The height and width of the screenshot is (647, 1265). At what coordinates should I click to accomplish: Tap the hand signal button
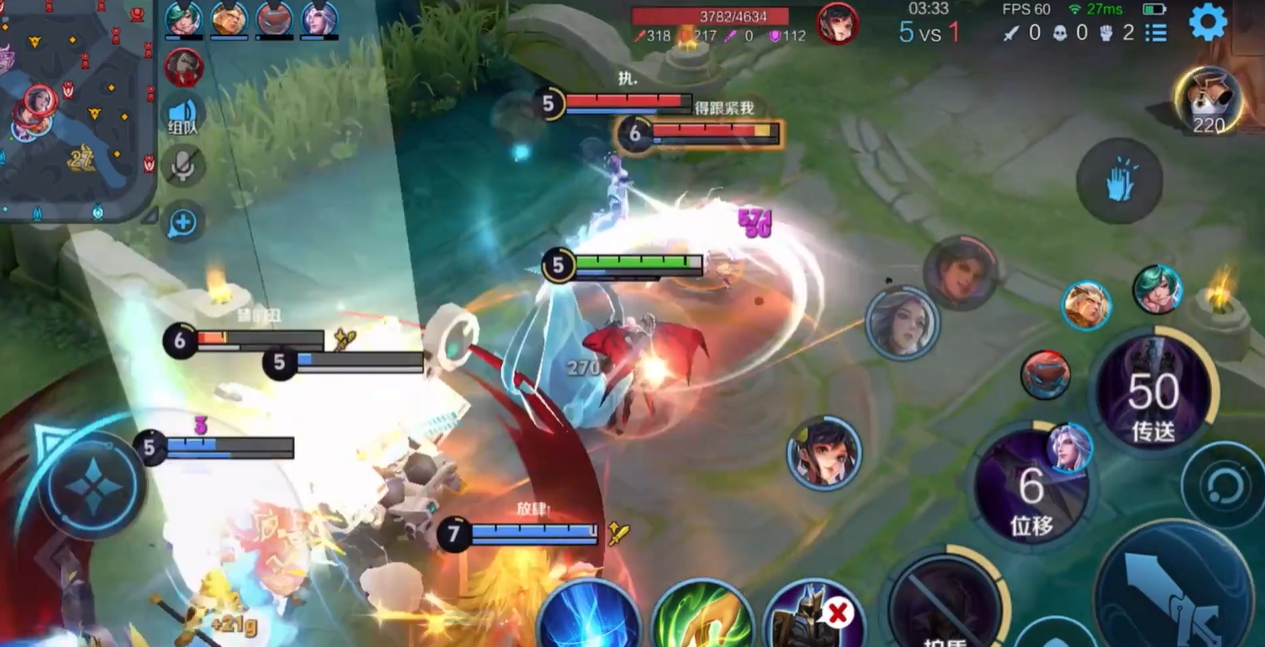[x=1119, y=181]
